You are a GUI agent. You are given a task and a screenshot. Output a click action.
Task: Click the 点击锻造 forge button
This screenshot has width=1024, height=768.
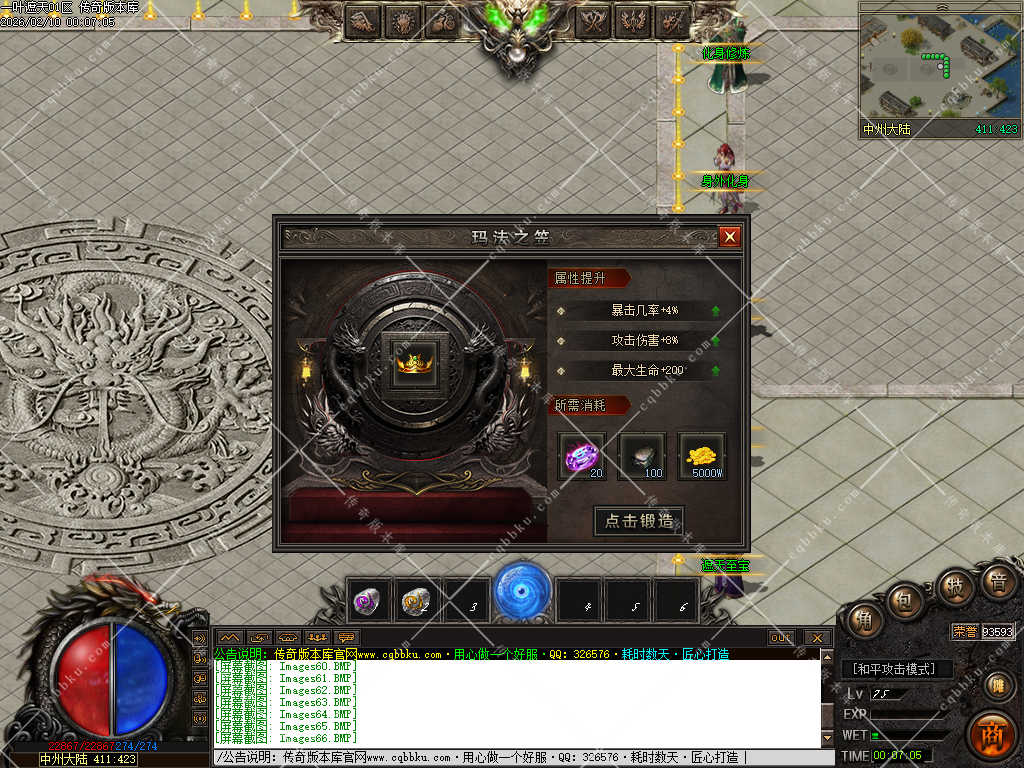tap(639, 521)
